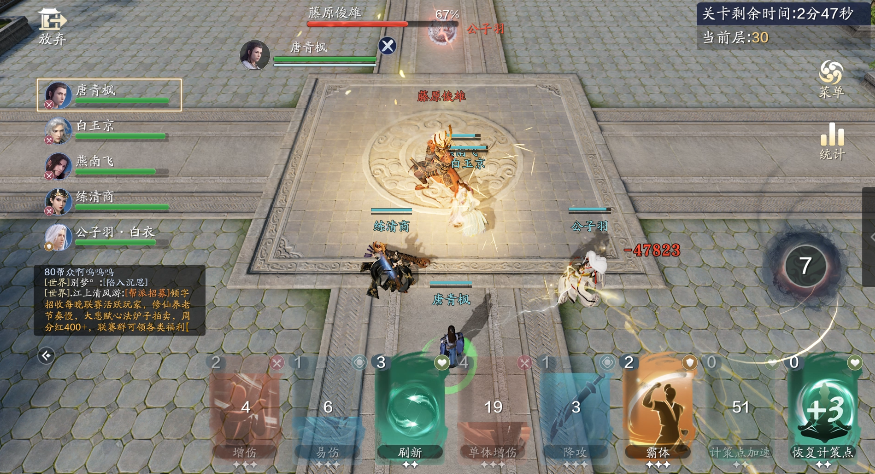Play the 恢复计策点 +3 card

point(823,407)
